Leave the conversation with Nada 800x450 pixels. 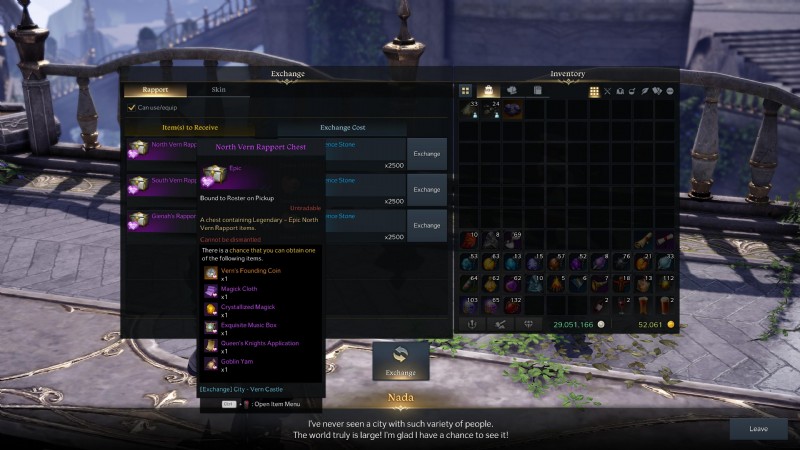(x=758, y=428)
